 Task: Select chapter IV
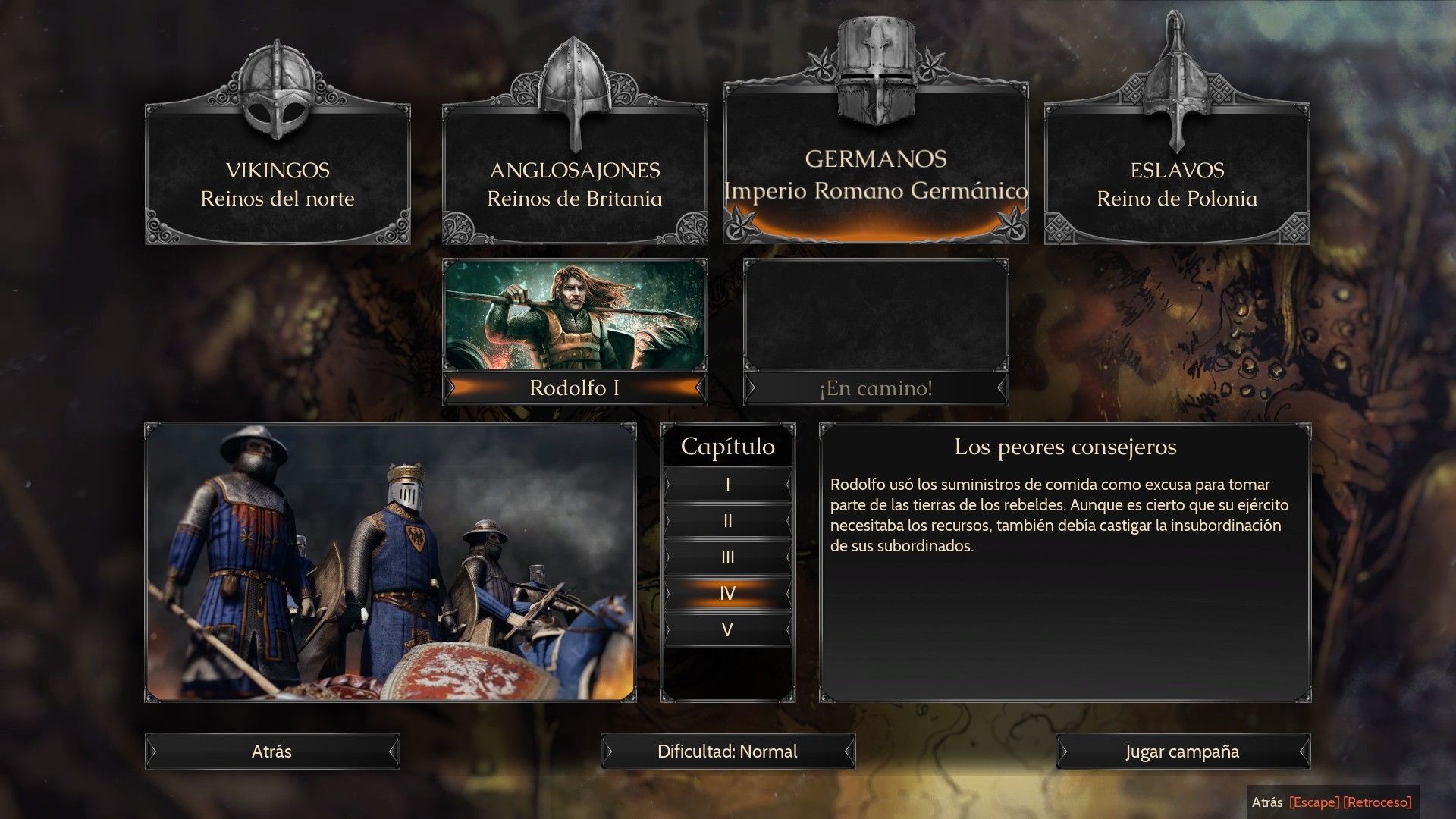point(727,593)
